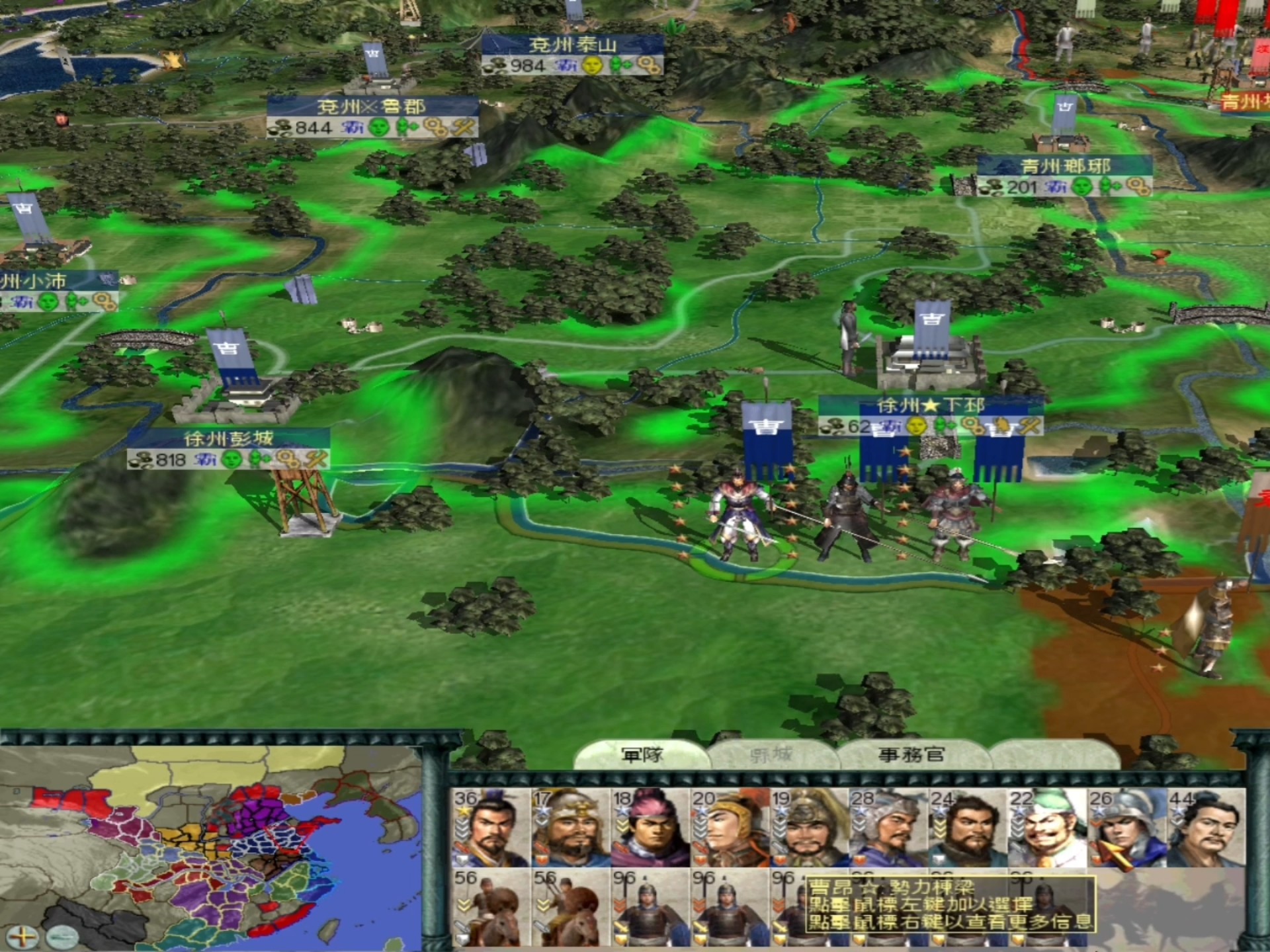The width and height of the screenshot is (1270, 952).
Task: Select the general portrait numbered 36
Action: (490, 827)
